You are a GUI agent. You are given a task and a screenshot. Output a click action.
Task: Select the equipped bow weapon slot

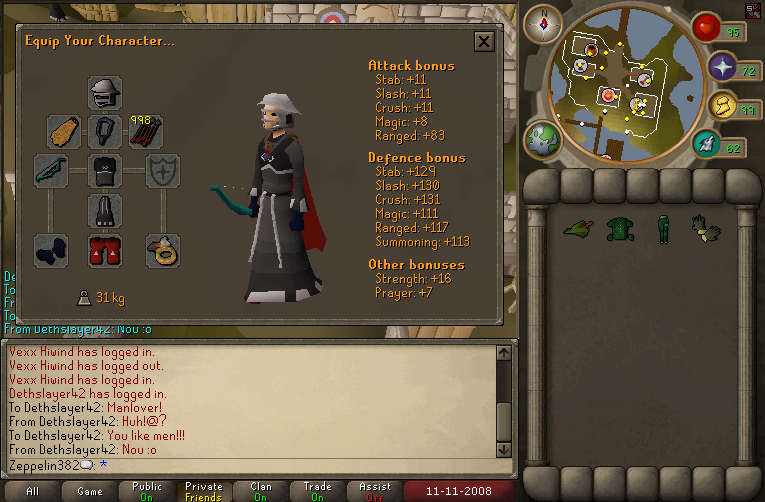51,171
